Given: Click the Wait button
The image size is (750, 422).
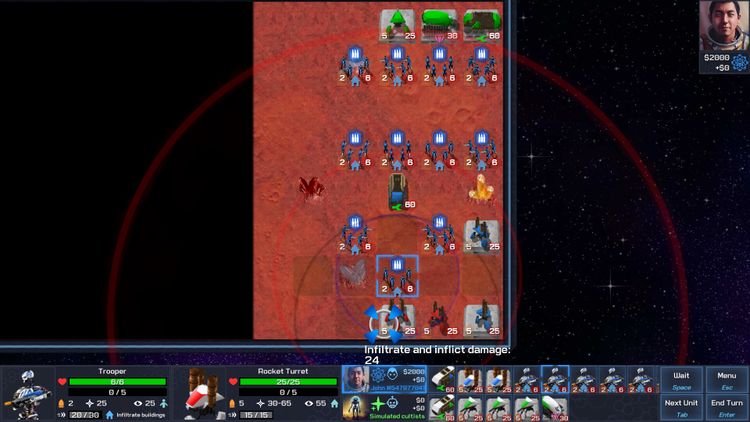Looking at the screenshot, I should tap(681, 380).
